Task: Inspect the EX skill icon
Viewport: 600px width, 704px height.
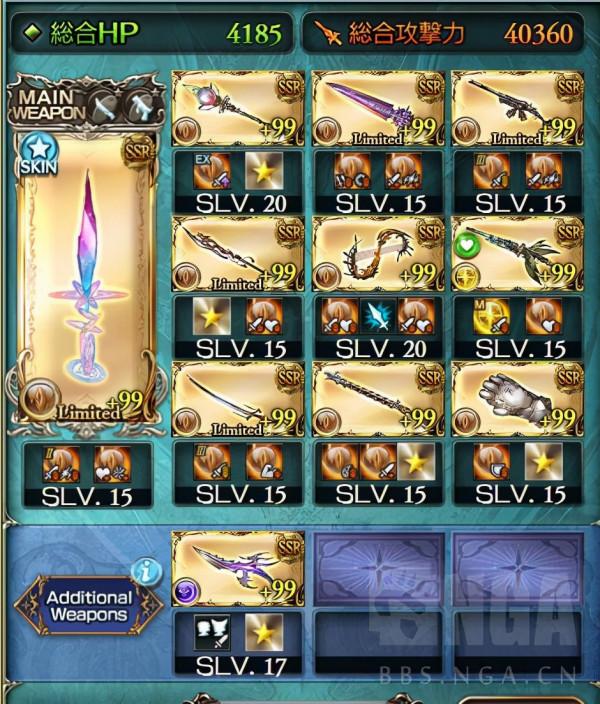Action: pyautogui.click(x=208, y=171)
